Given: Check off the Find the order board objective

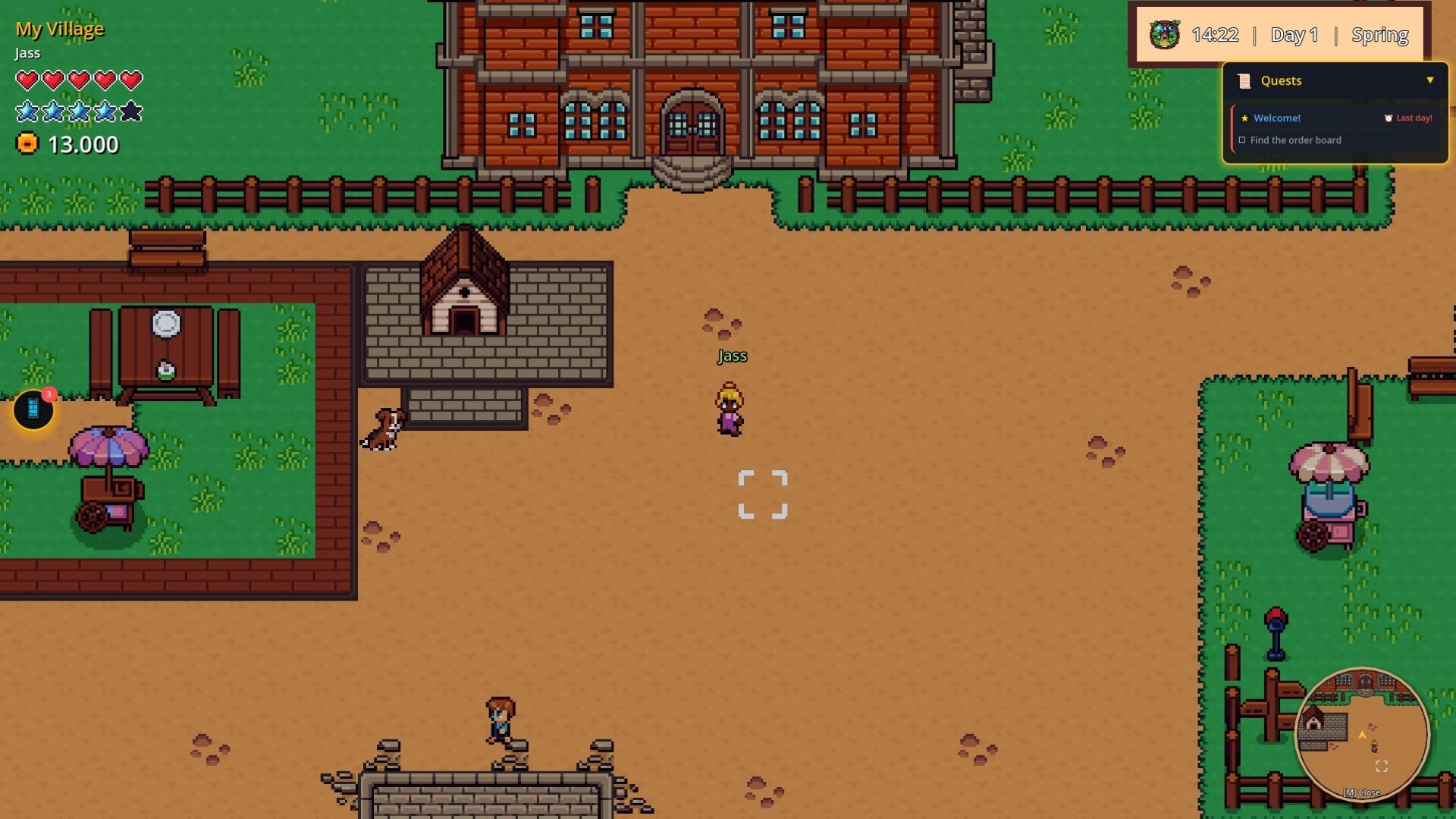Looking at the screenshot, I should tap(1241, 140).
